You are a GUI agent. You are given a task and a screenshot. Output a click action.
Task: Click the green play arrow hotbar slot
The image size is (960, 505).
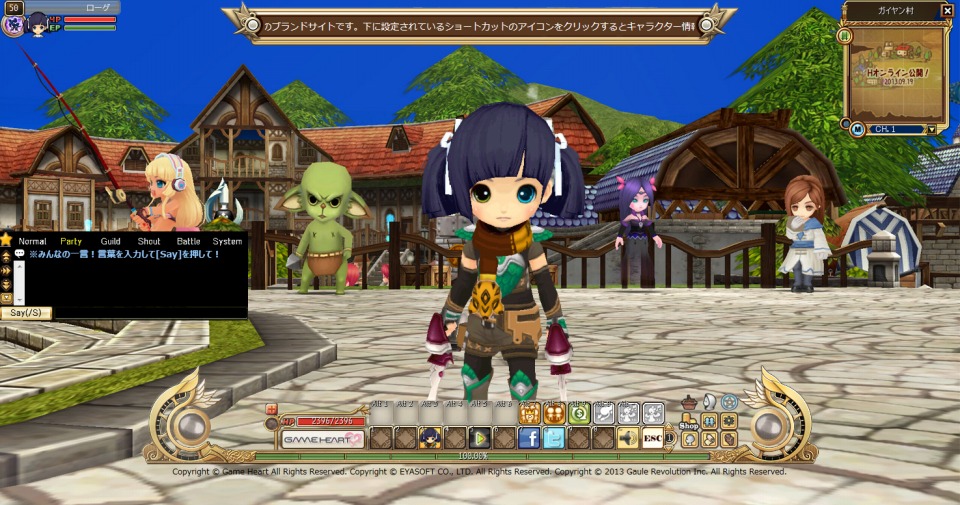(x=479, y=438)
